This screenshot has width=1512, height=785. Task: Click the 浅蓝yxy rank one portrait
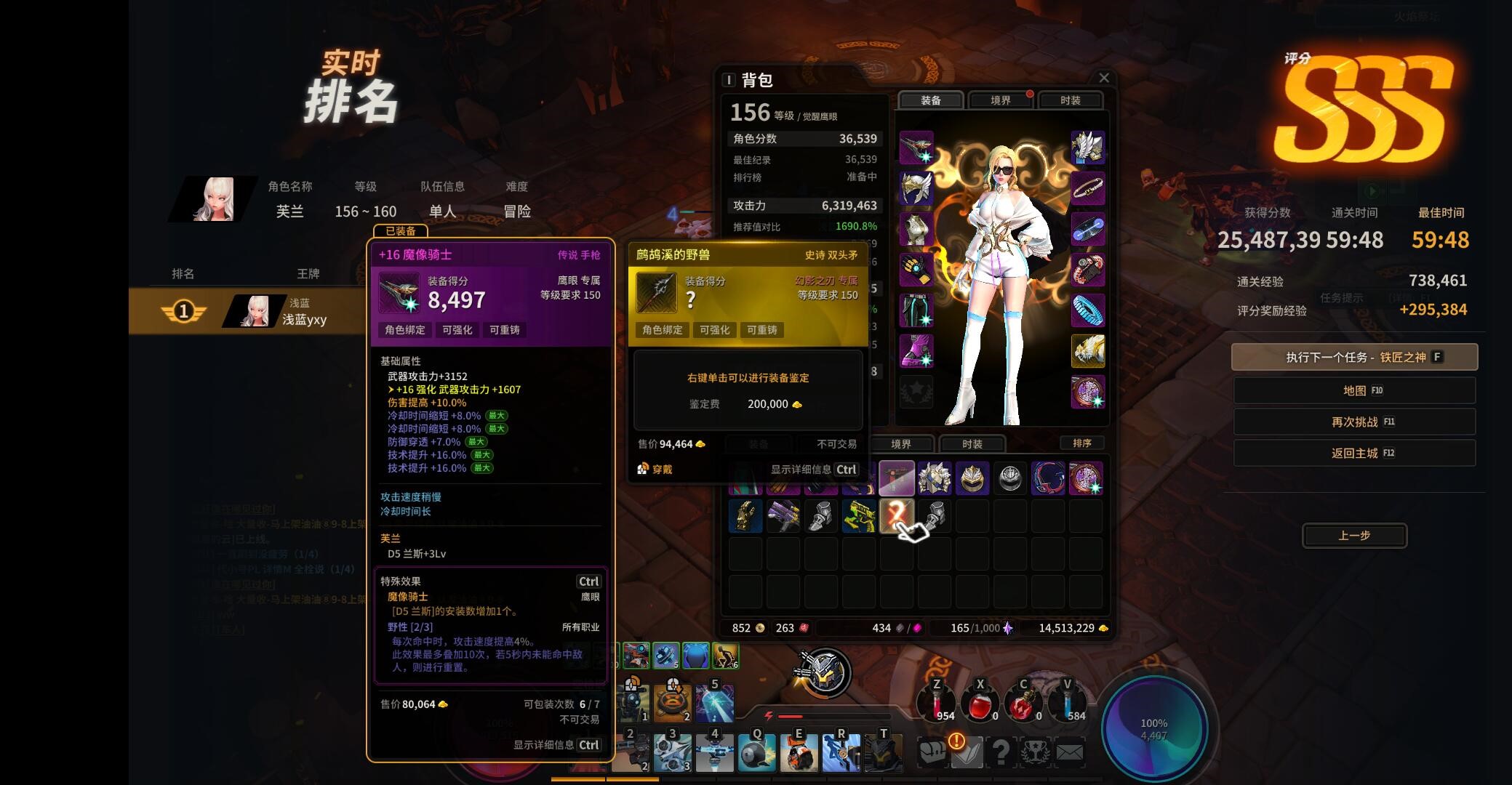[x=254, y=309]
